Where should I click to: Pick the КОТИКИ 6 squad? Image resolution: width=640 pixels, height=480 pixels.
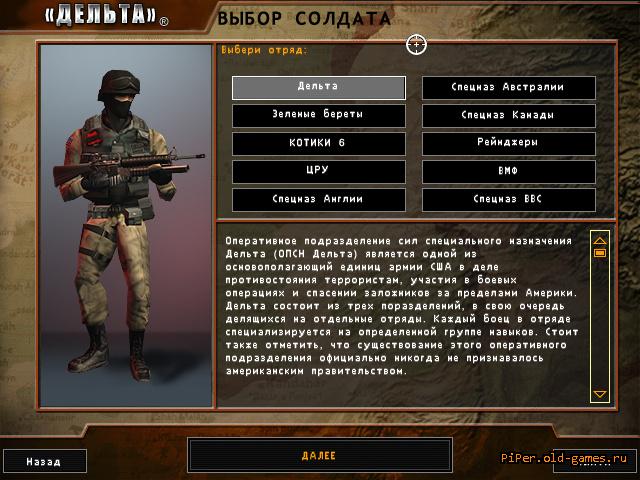318,143
